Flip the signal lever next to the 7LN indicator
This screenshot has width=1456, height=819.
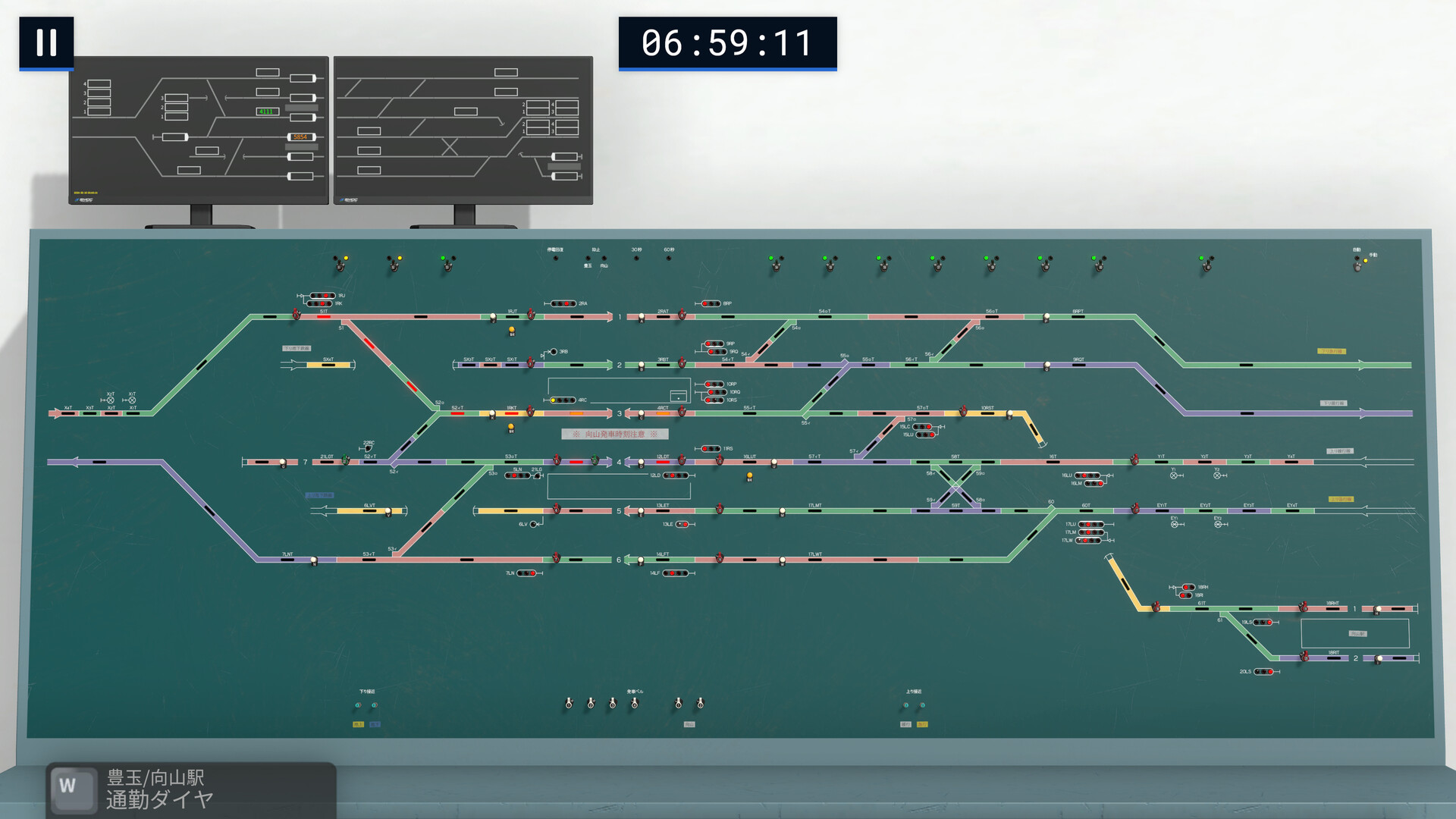click(x=556, y=559)
